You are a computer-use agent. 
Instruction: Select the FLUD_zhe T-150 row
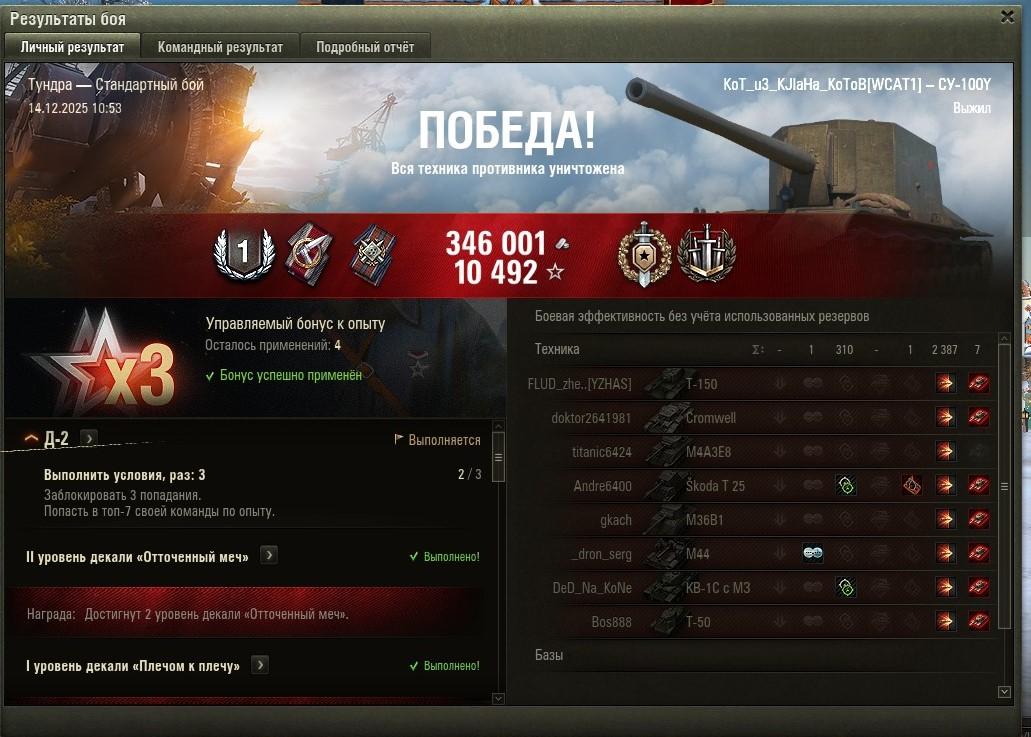click(x=700, y=384)
